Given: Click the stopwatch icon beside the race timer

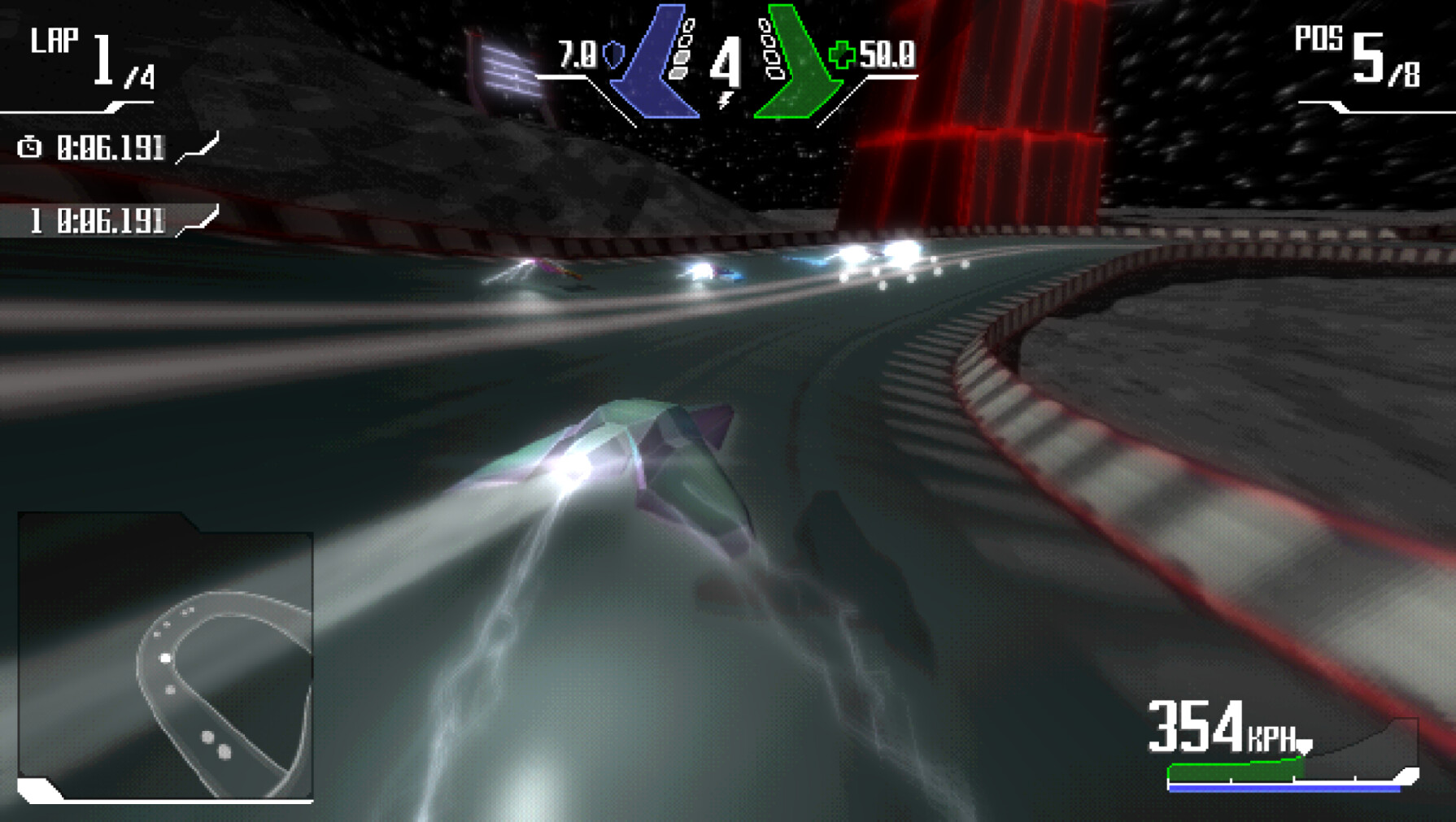Looking at the screenshot, I should tap(29, 148).
